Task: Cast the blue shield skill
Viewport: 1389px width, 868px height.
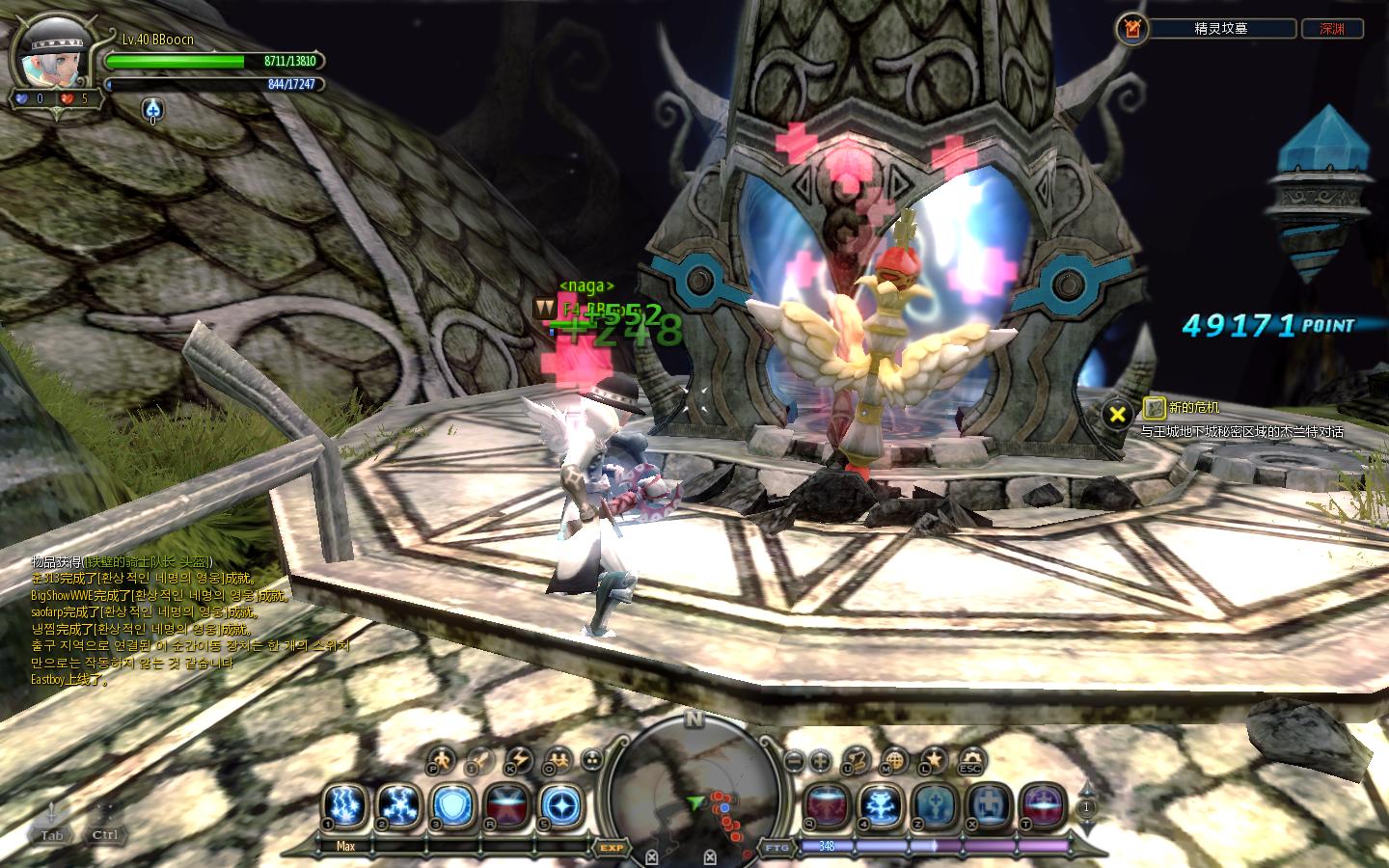Action: pos(452,804)
